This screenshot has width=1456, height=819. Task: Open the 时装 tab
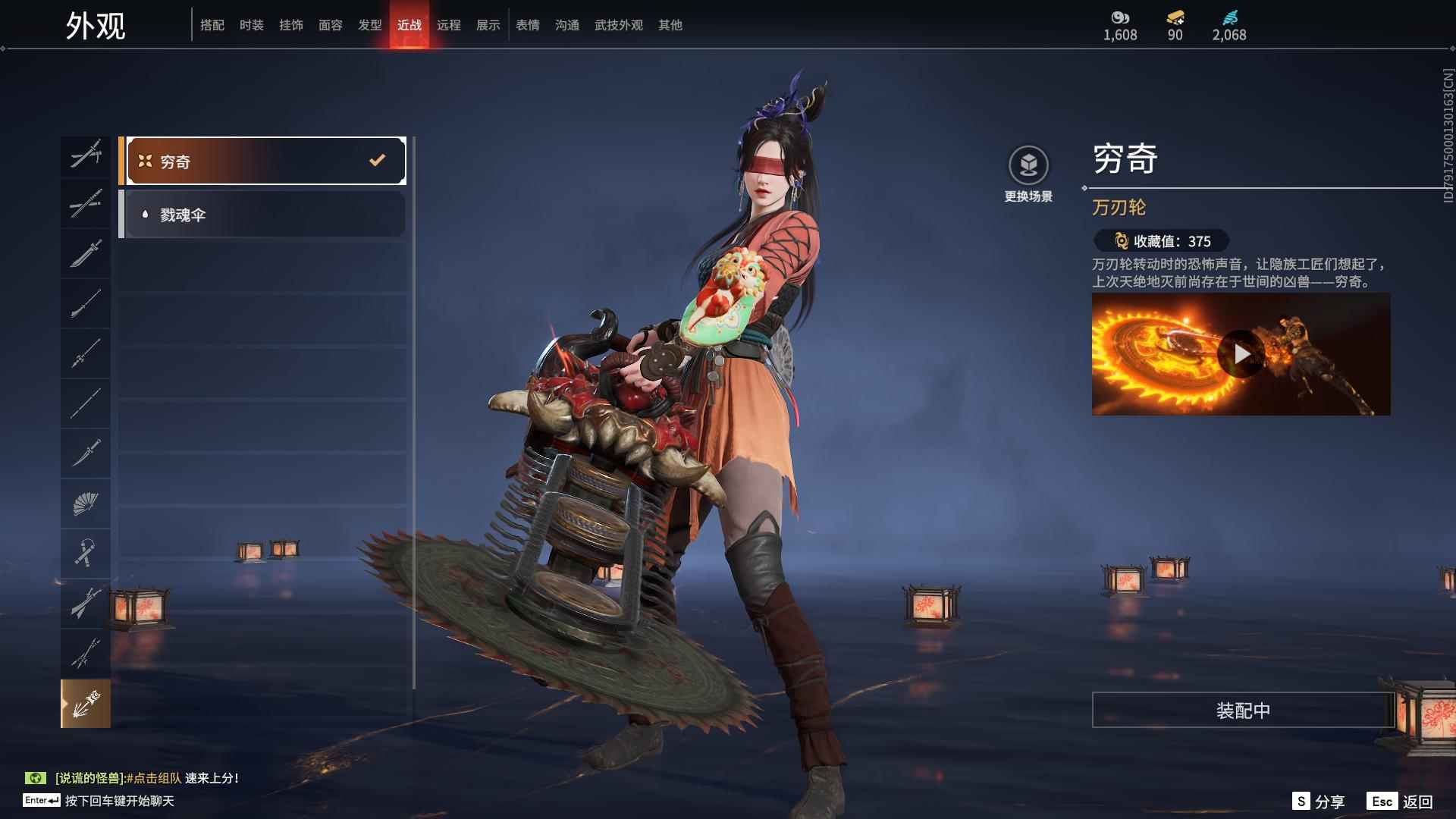click(x=252, y=25)
